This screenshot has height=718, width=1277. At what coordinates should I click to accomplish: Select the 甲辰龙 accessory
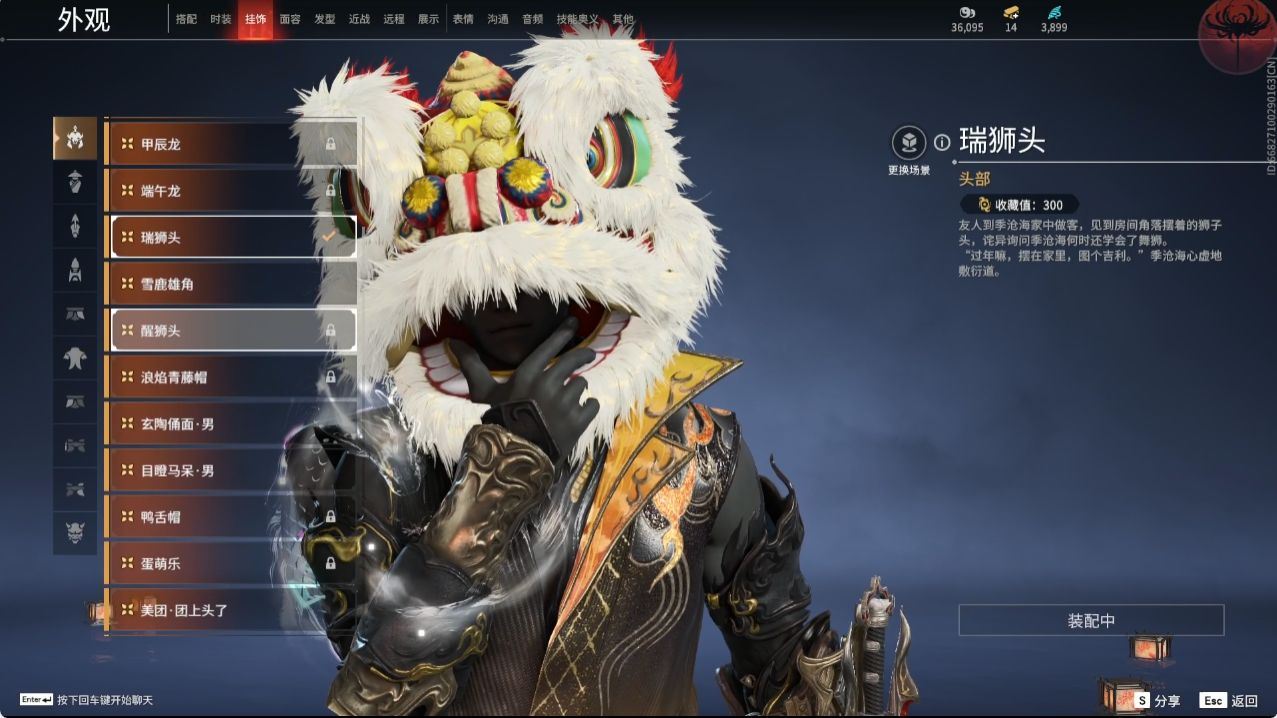coord(232,144)
